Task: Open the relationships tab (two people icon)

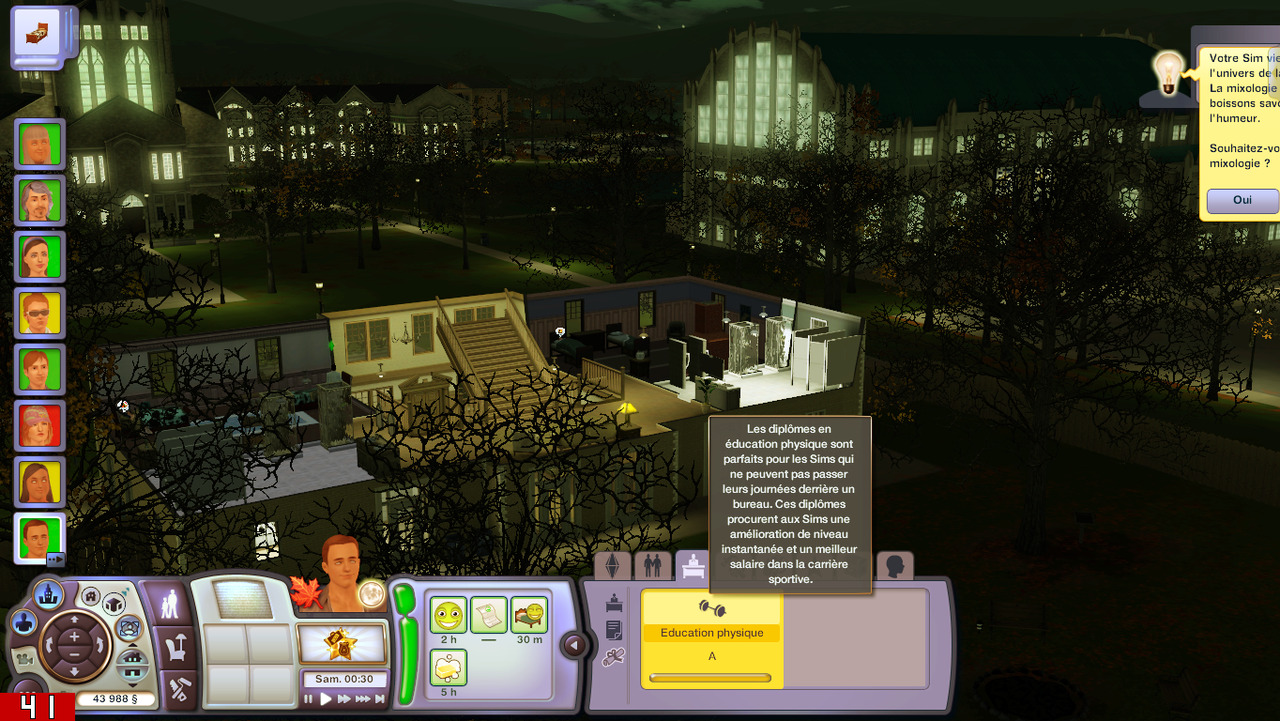Action: point(652,566)
